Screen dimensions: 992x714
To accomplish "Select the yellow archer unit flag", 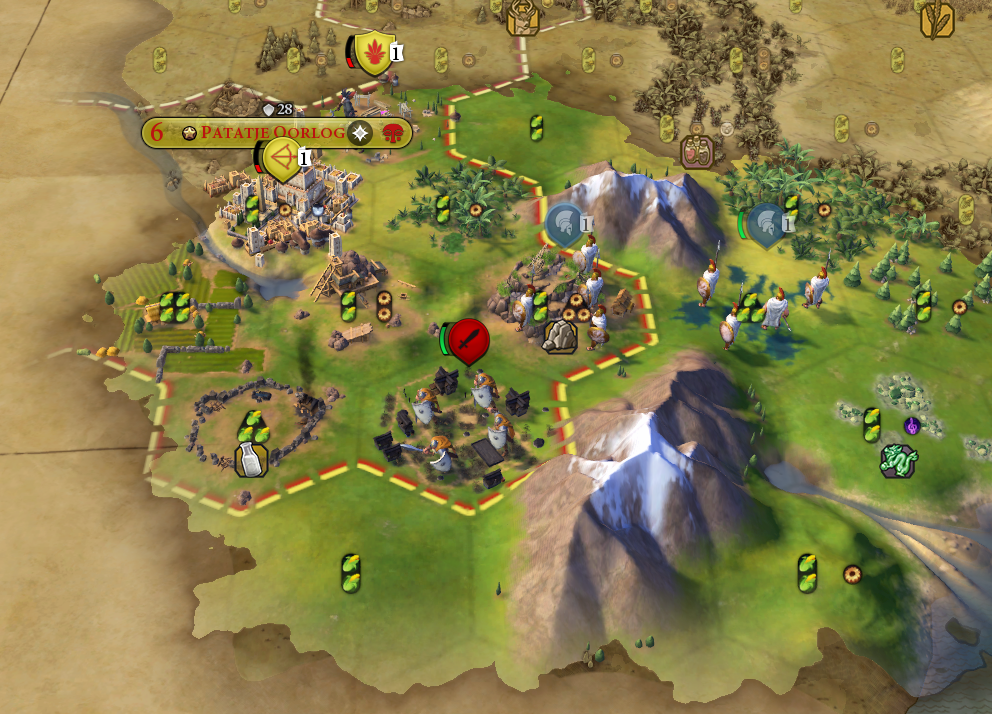I will pos(282,159).
